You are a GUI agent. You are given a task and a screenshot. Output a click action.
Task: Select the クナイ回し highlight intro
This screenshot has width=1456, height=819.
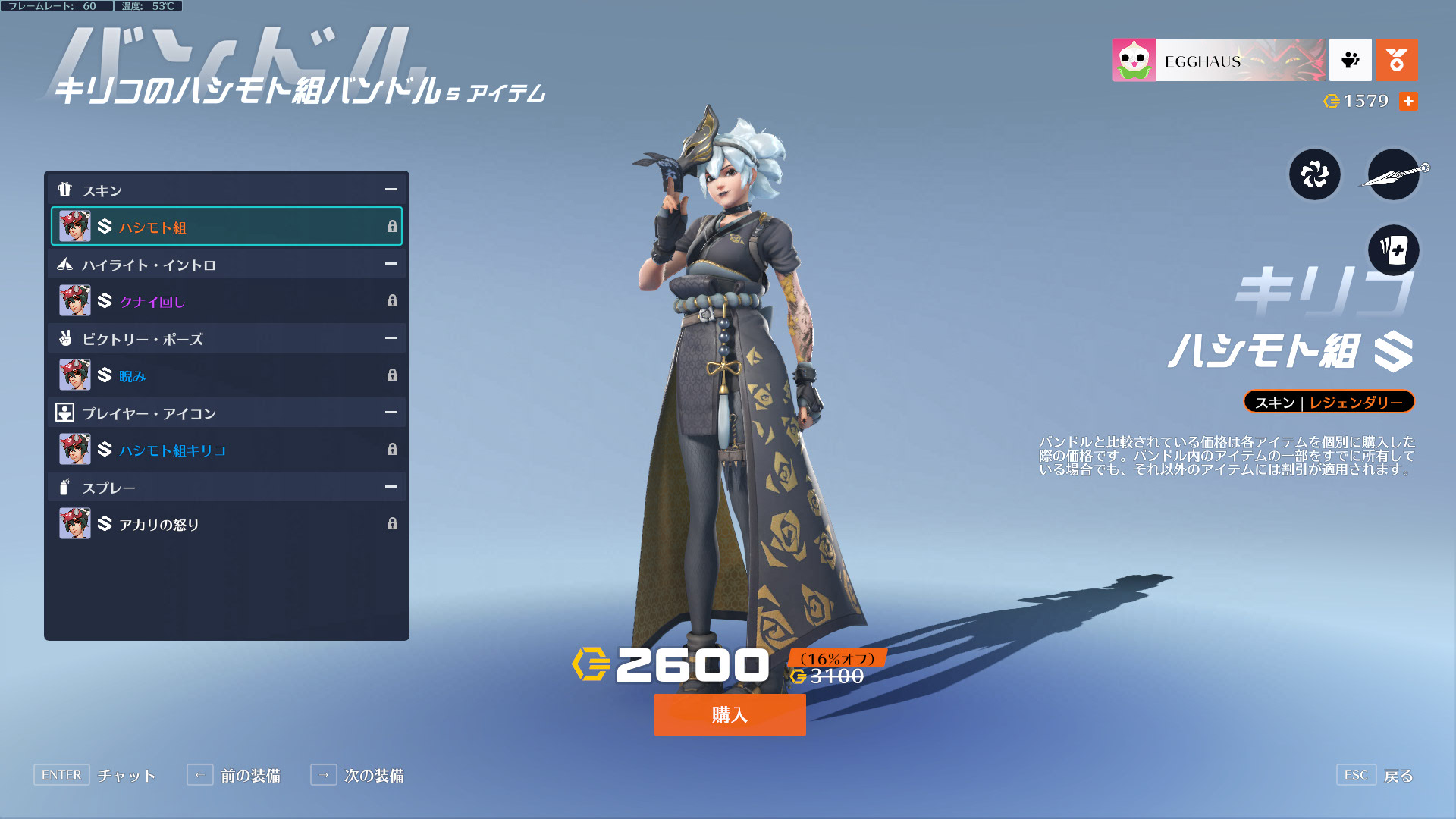click(226, 301)
